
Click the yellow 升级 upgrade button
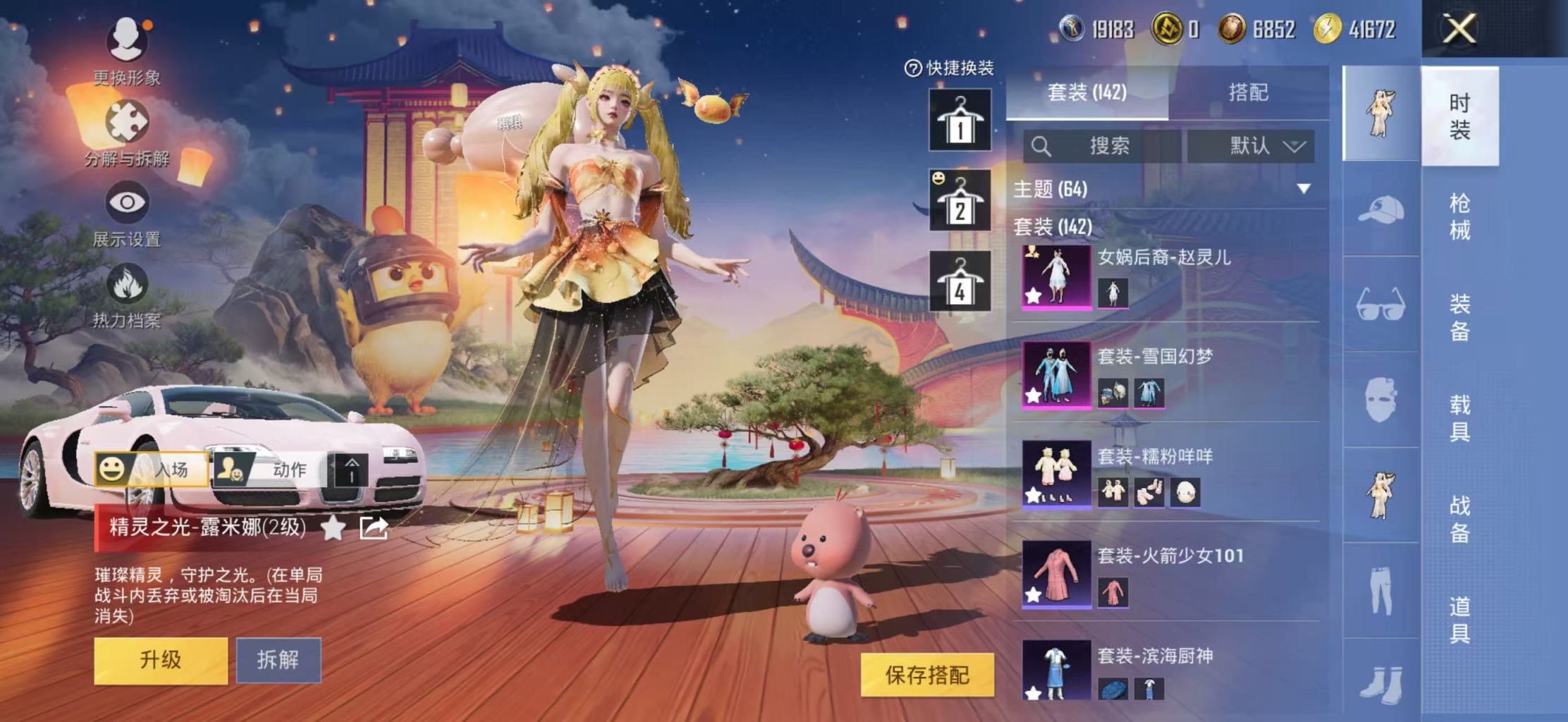tap(161, 661)
